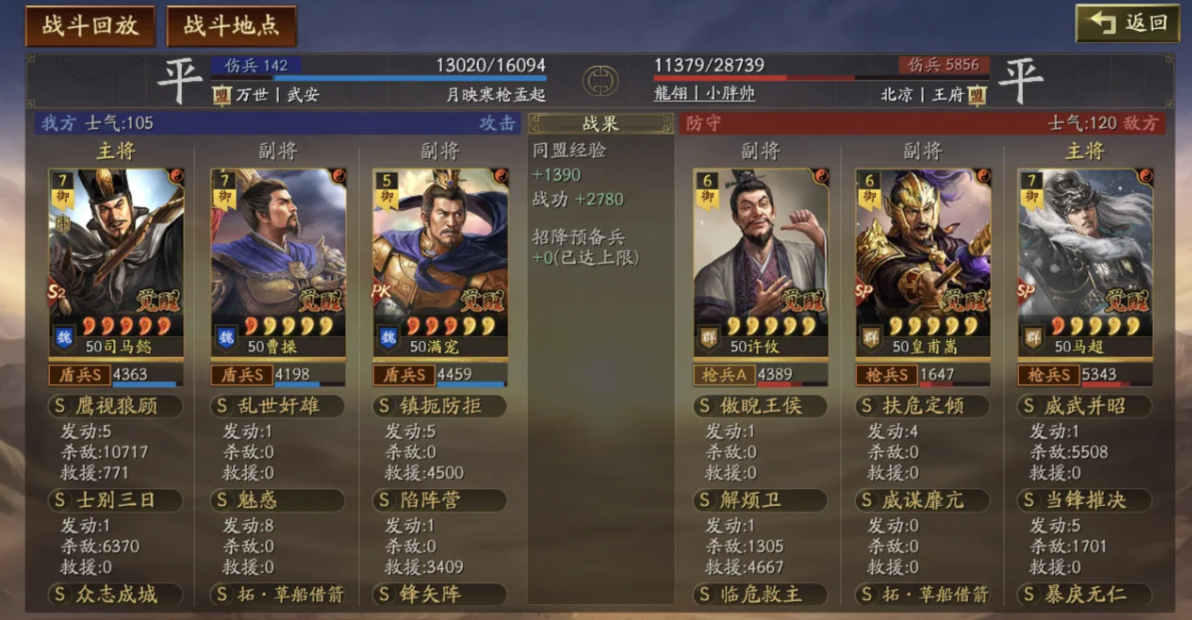Screen dimensions: 1192x620
Task: View the 傲睨王侯 skill details
Action: pos(761,406)
